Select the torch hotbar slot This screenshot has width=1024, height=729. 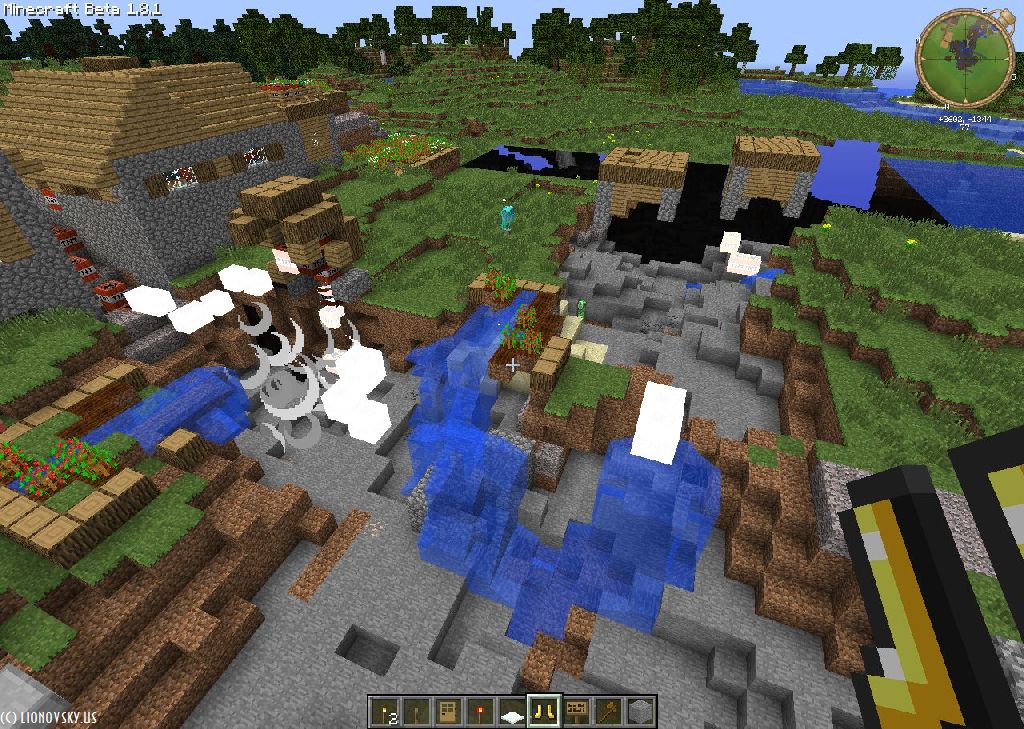pyautogui.click(x=384, y=711)
